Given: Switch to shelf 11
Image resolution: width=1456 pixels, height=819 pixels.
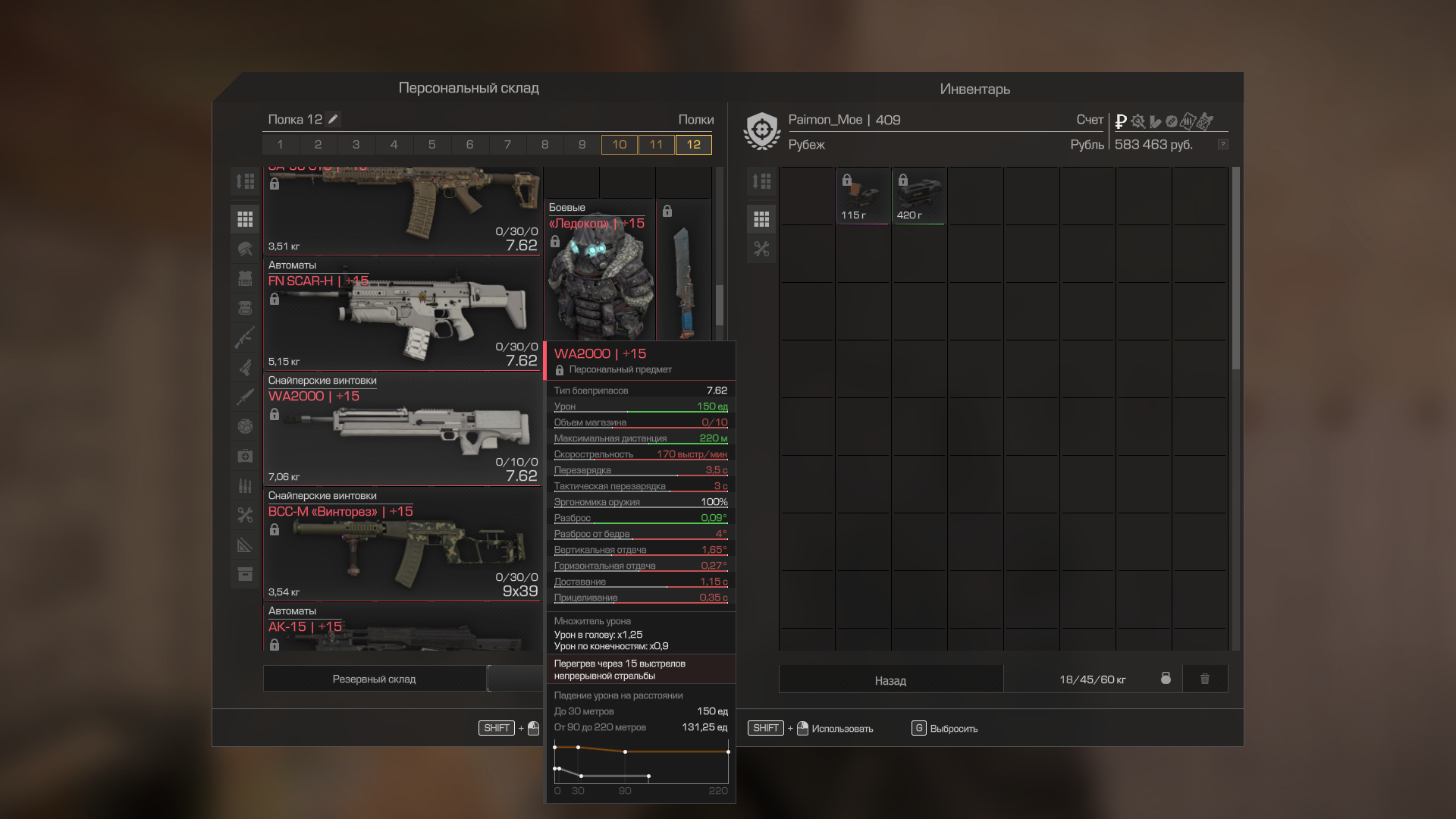Looking at the screenshot, I should (656, 144).
